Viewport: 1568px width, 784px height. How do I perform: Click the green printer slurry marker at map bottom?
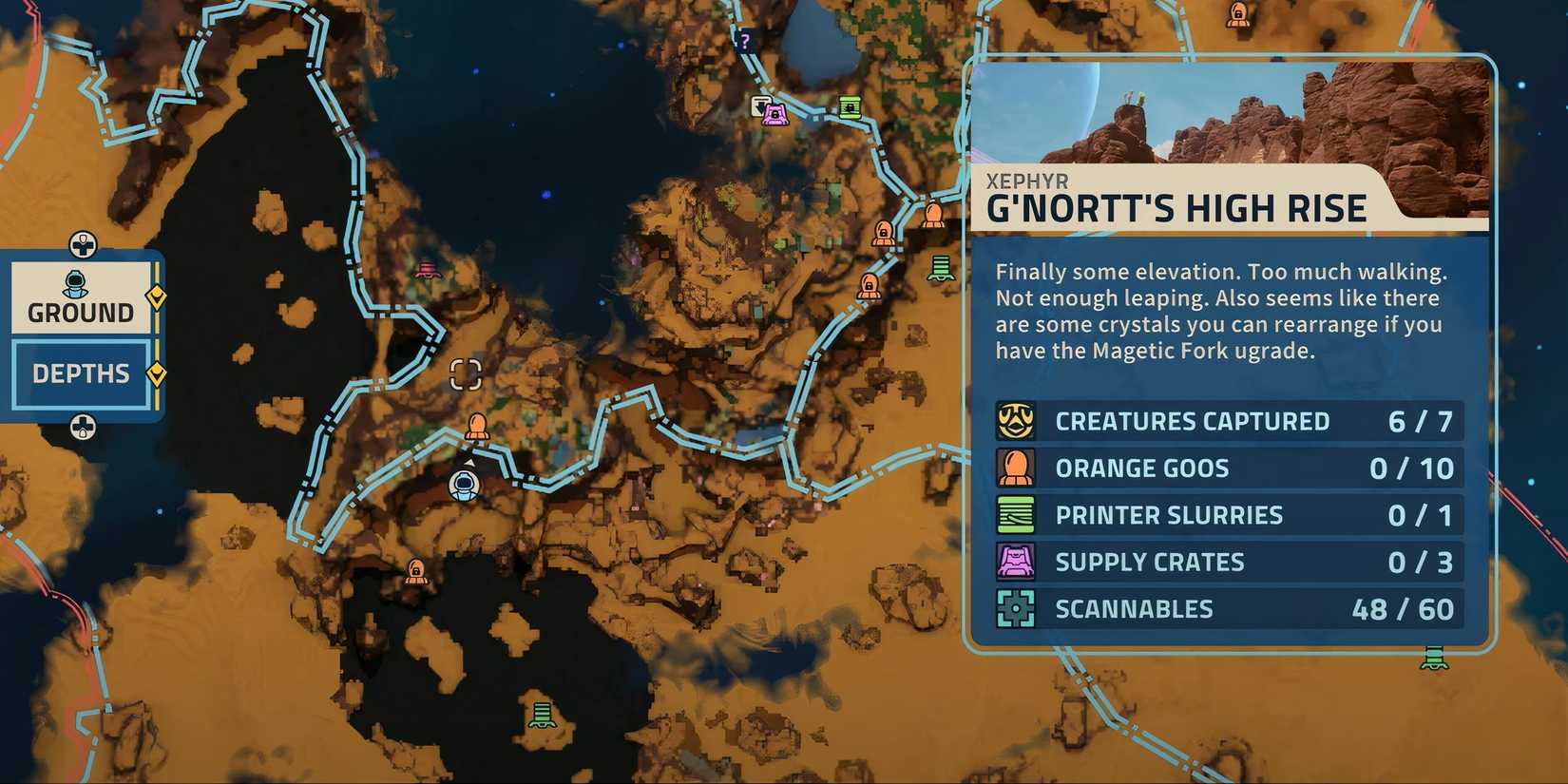pyautogui.click(x=542, y=714)
